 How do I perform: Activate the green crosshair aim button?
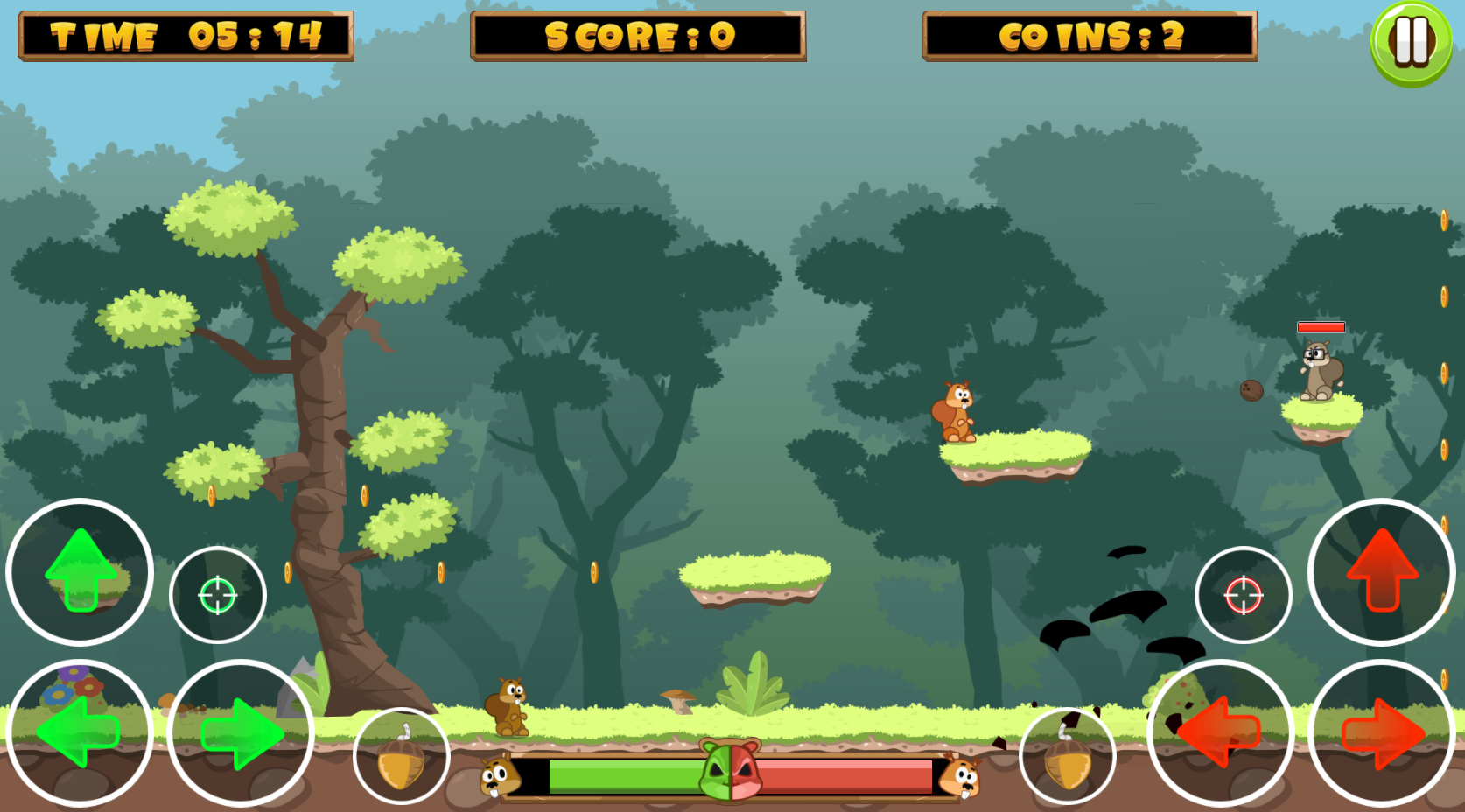(217, 595)
